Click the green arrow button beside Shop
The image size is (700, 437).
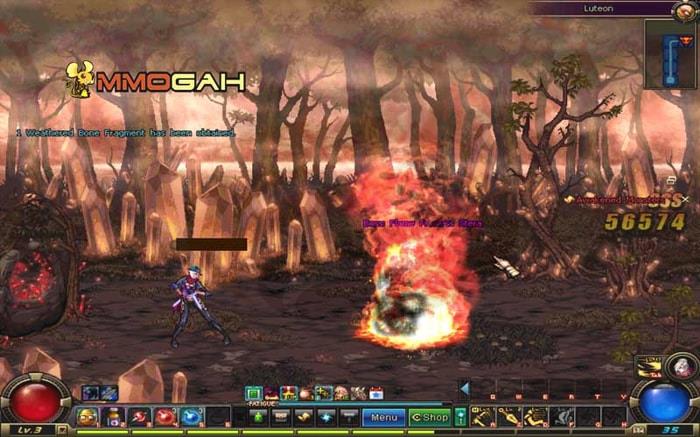tap(460, 416)
